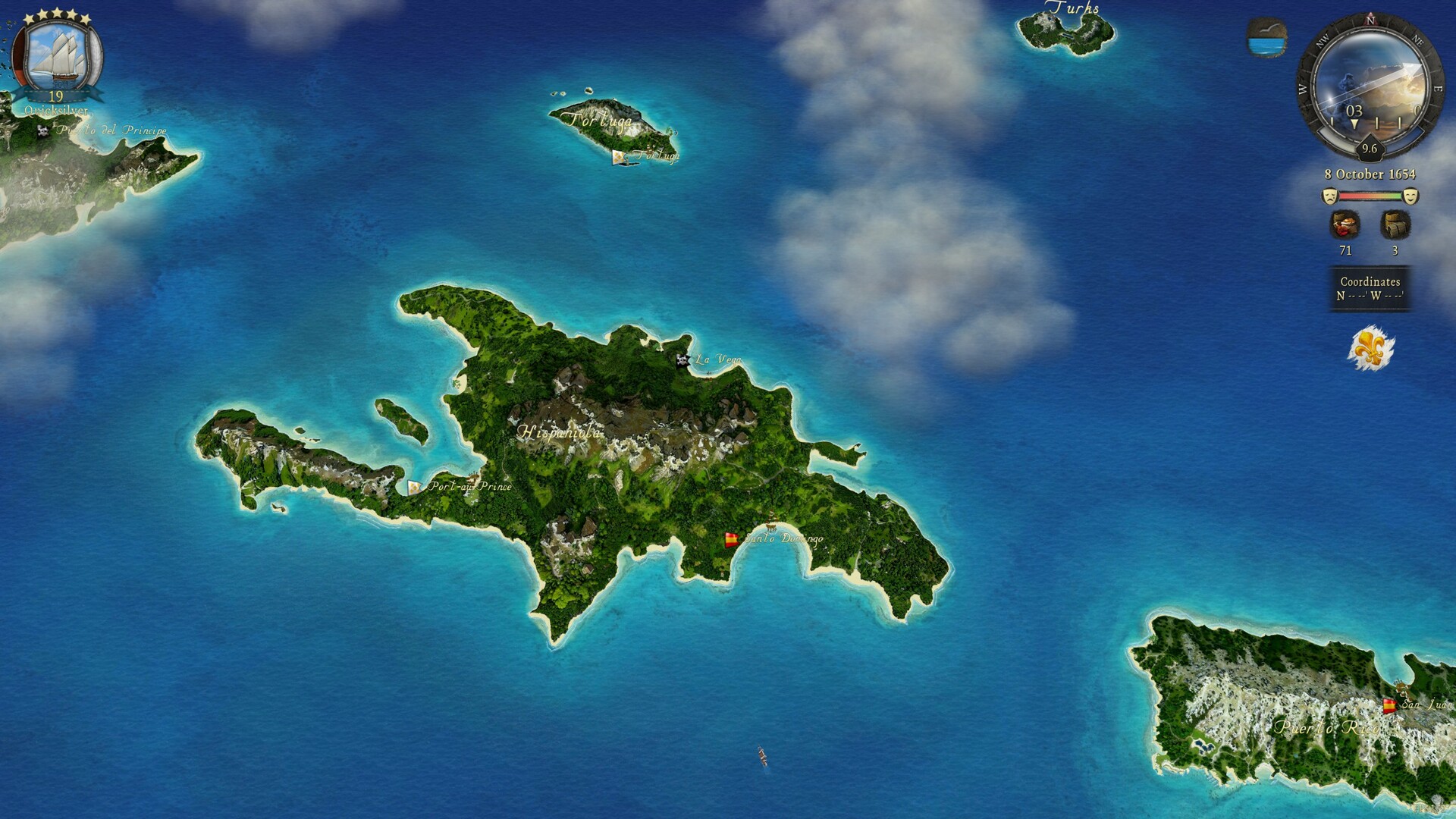The image size is (1456, 819).
Task: Select the flag marker at Tortuga
Action: [619, 157]
